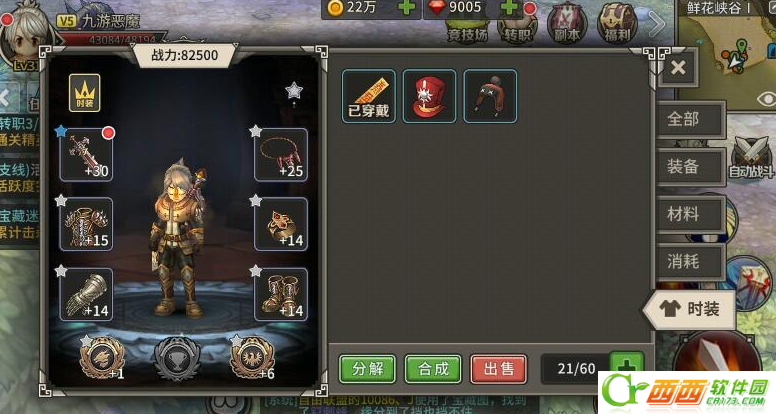Expand bag capacity with the green plus
The height and width of the screenshot is (414, 776).
click(x=627, y=368)
